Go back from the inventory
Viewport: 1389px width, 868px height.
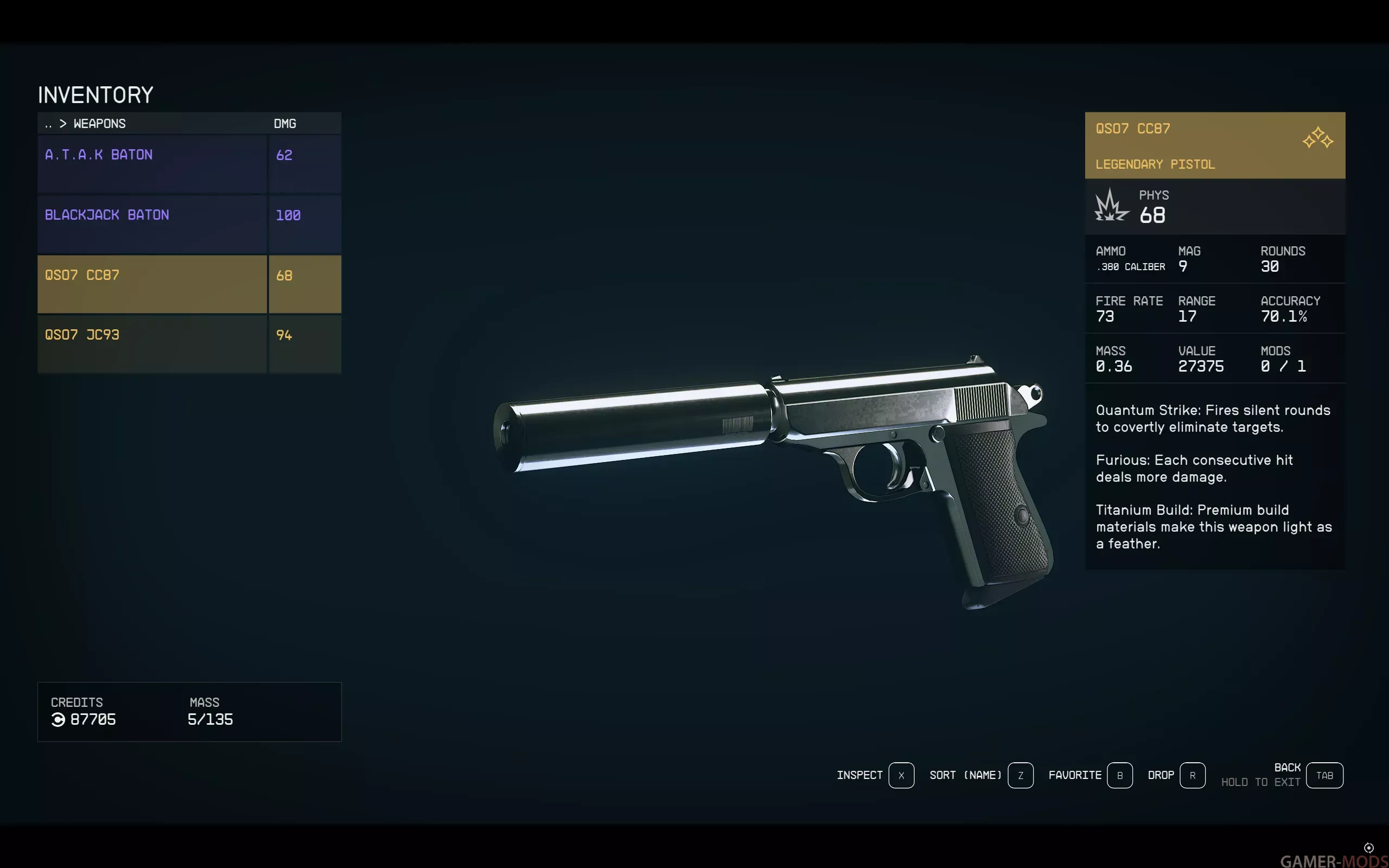point(1324,775)
